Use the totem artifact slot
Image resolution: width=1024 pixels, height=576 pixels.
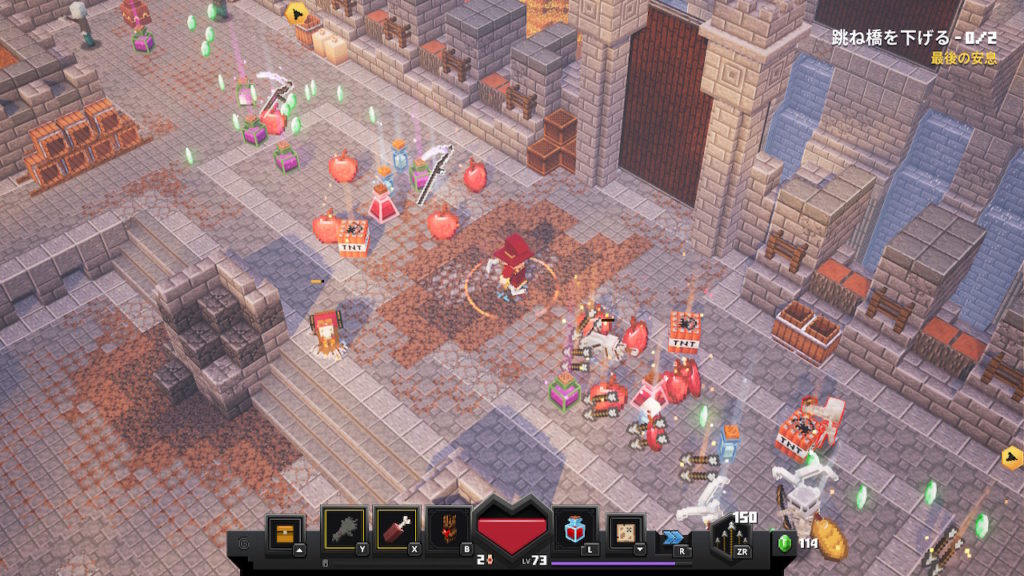click(x=448, y=529)
